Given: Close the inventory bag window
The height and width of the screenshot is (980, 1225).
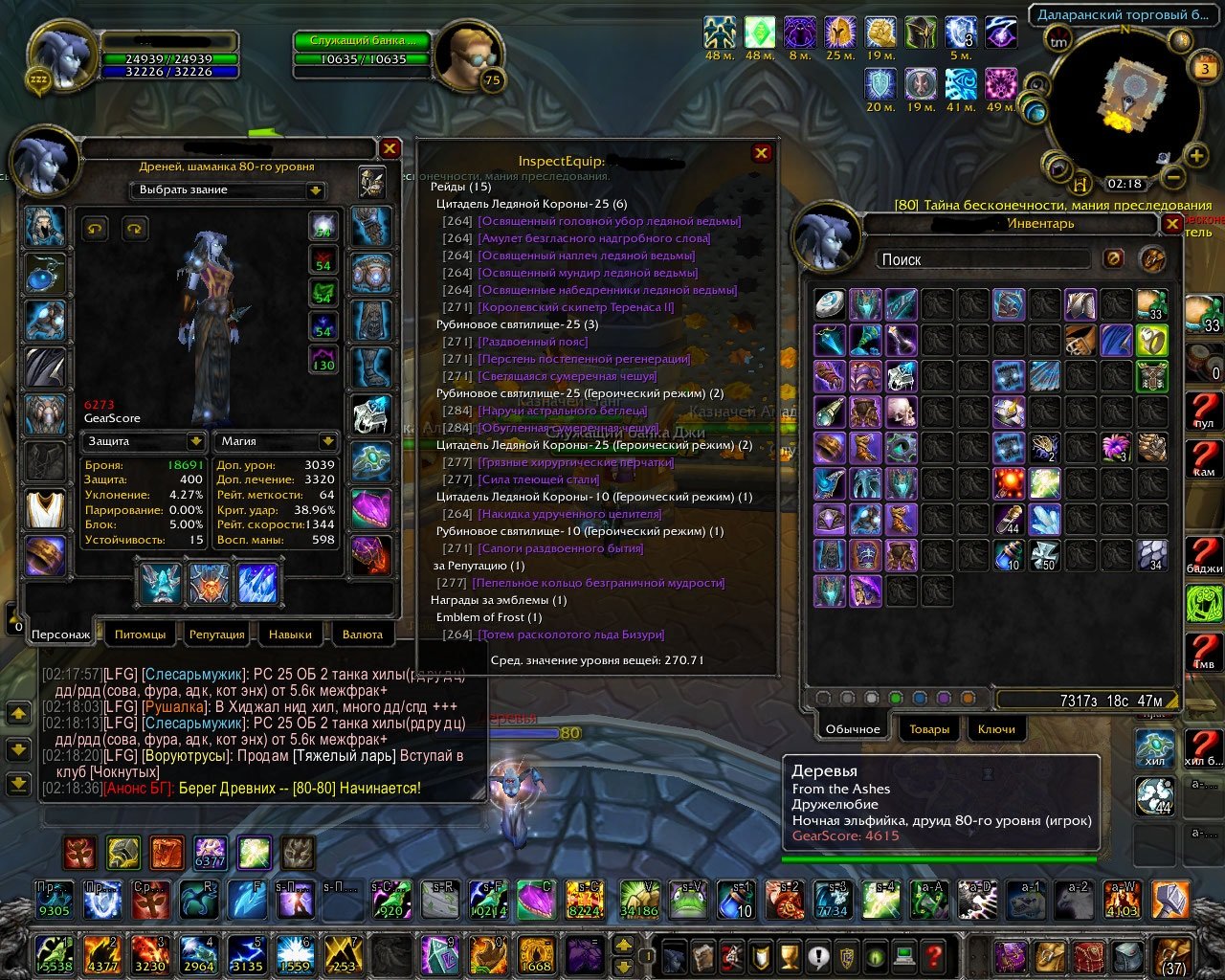Looking at the screenshot, I should pos(1171,224).
